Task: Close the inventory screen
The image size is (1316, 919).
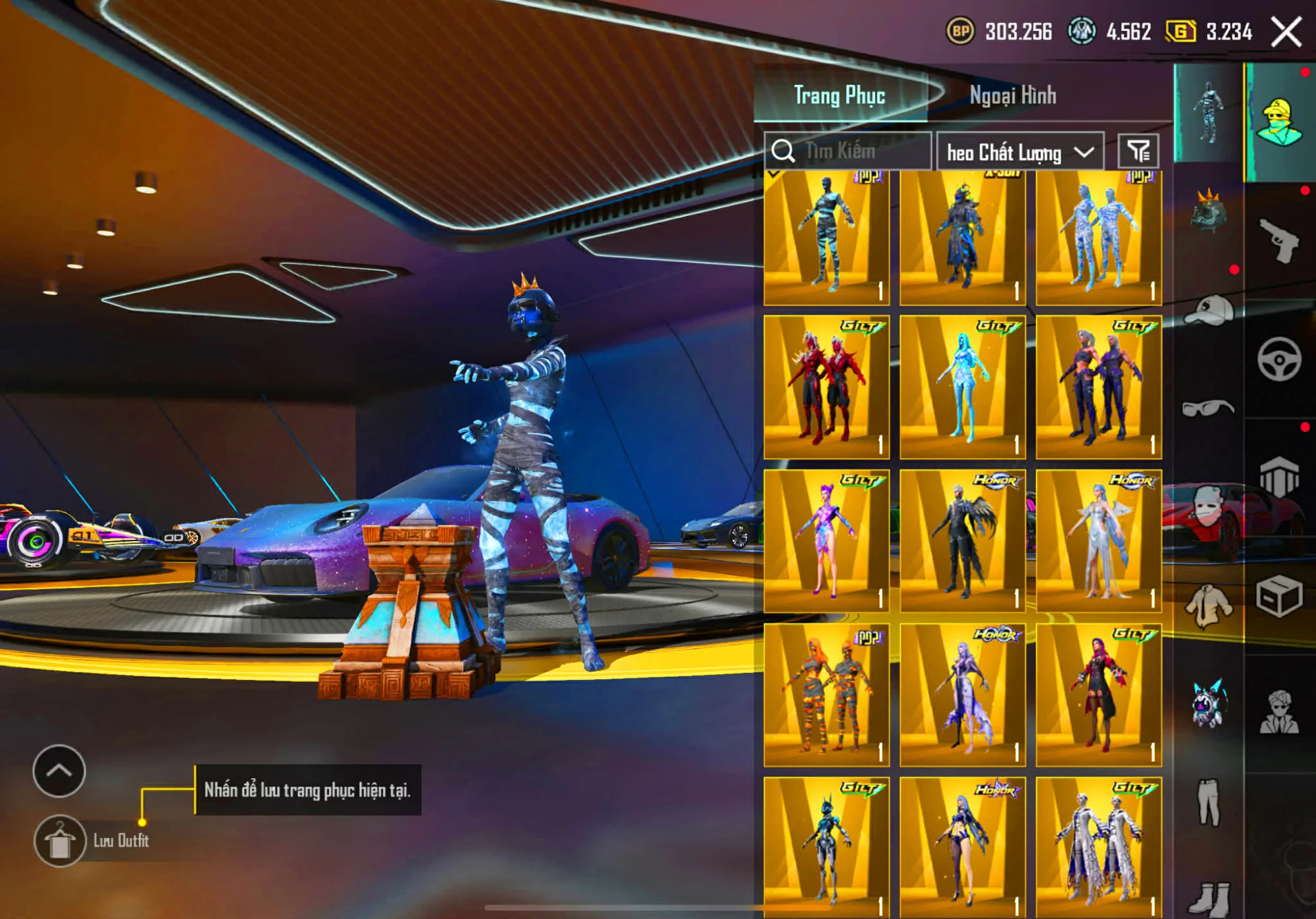Action: click(1286, 32)
